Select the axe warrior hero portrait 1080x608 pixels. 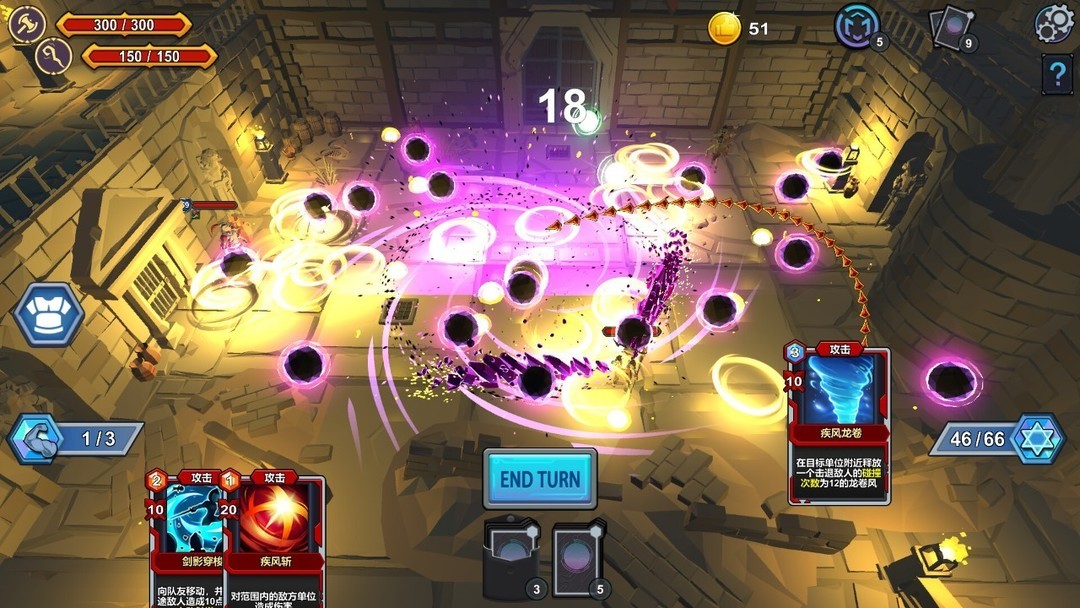tap(26, 24)
